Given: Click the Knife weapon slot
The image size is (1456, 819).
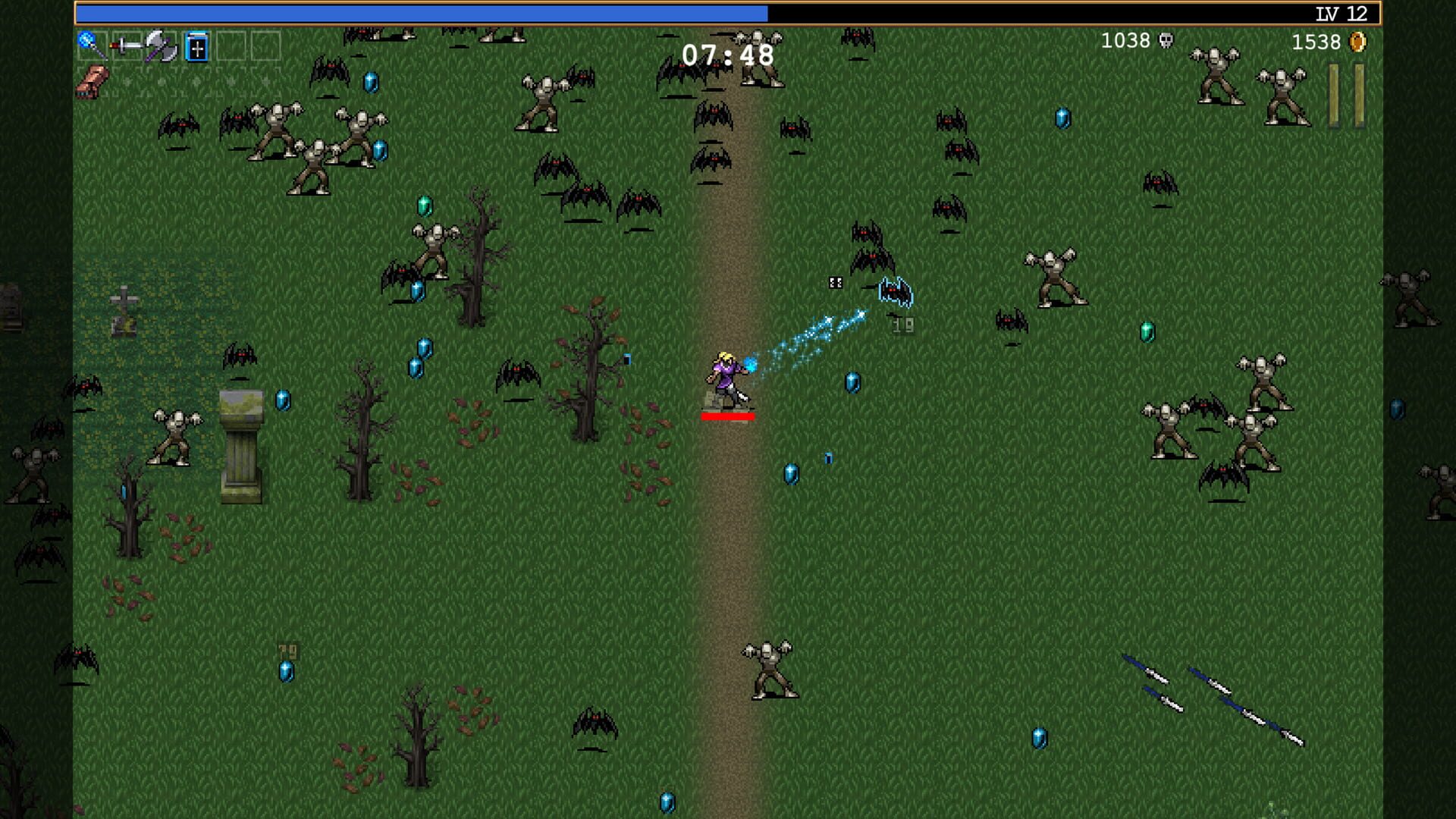Looking at the screenshot, I should click(127, 47).
